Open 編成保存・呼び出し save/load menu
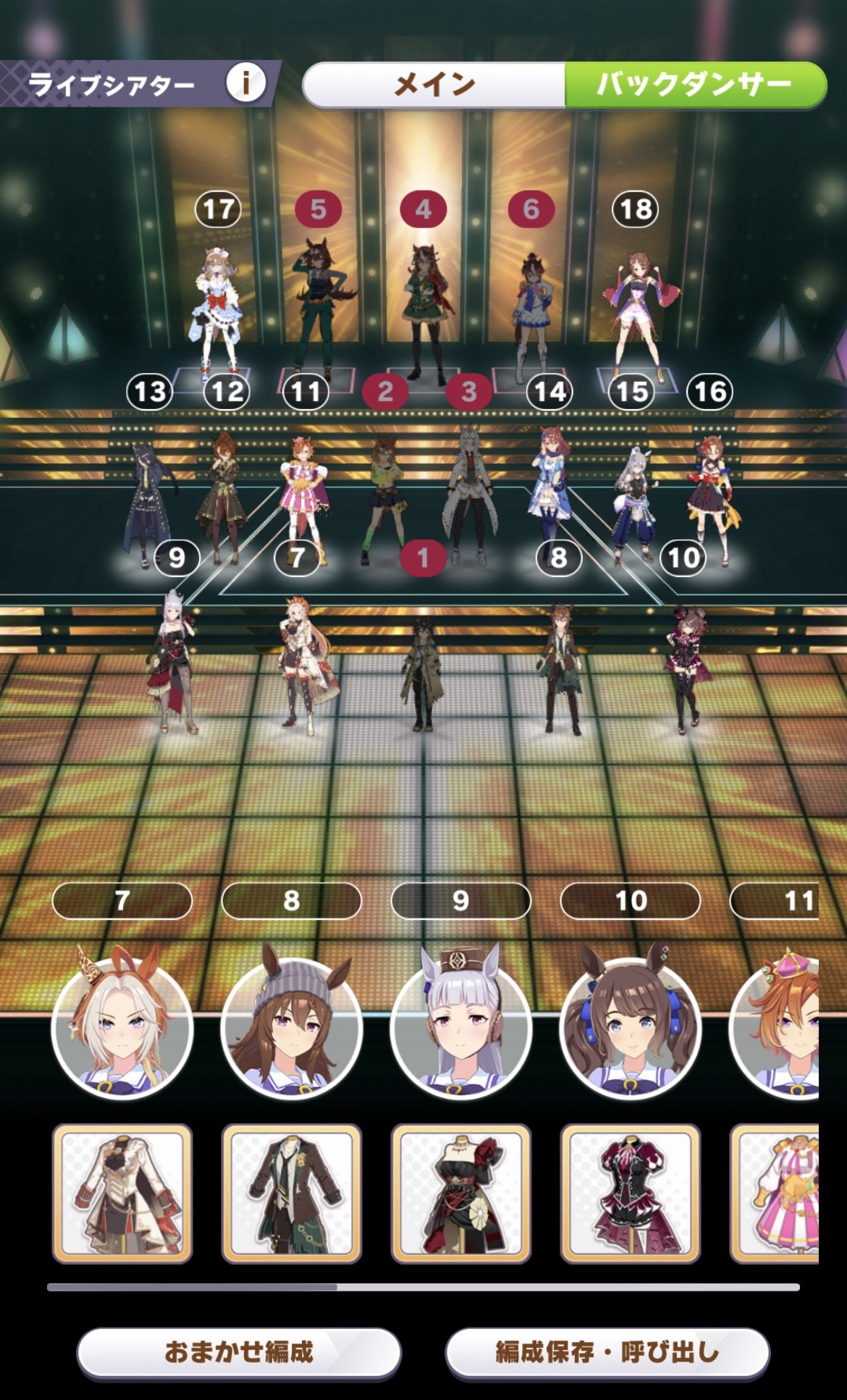Image resolution: width=847 pixels, height=1400 pixels. tap(607, 1351)
